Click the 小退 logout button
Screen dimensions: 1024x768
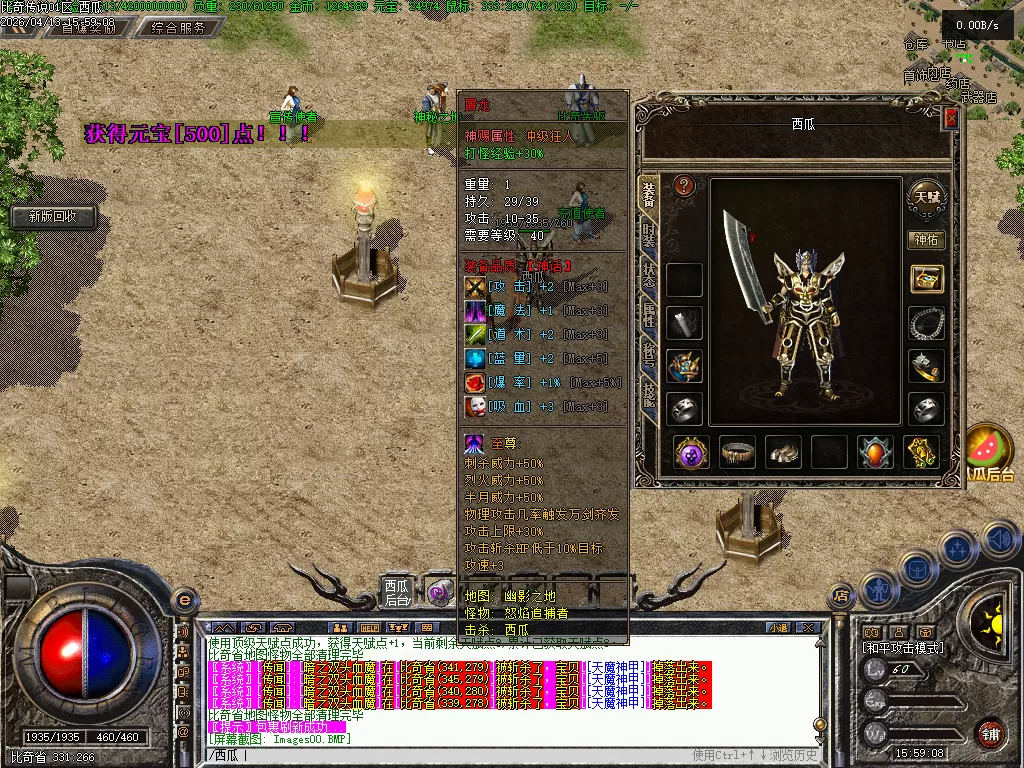pyautogui.click(x=779, y=628)
